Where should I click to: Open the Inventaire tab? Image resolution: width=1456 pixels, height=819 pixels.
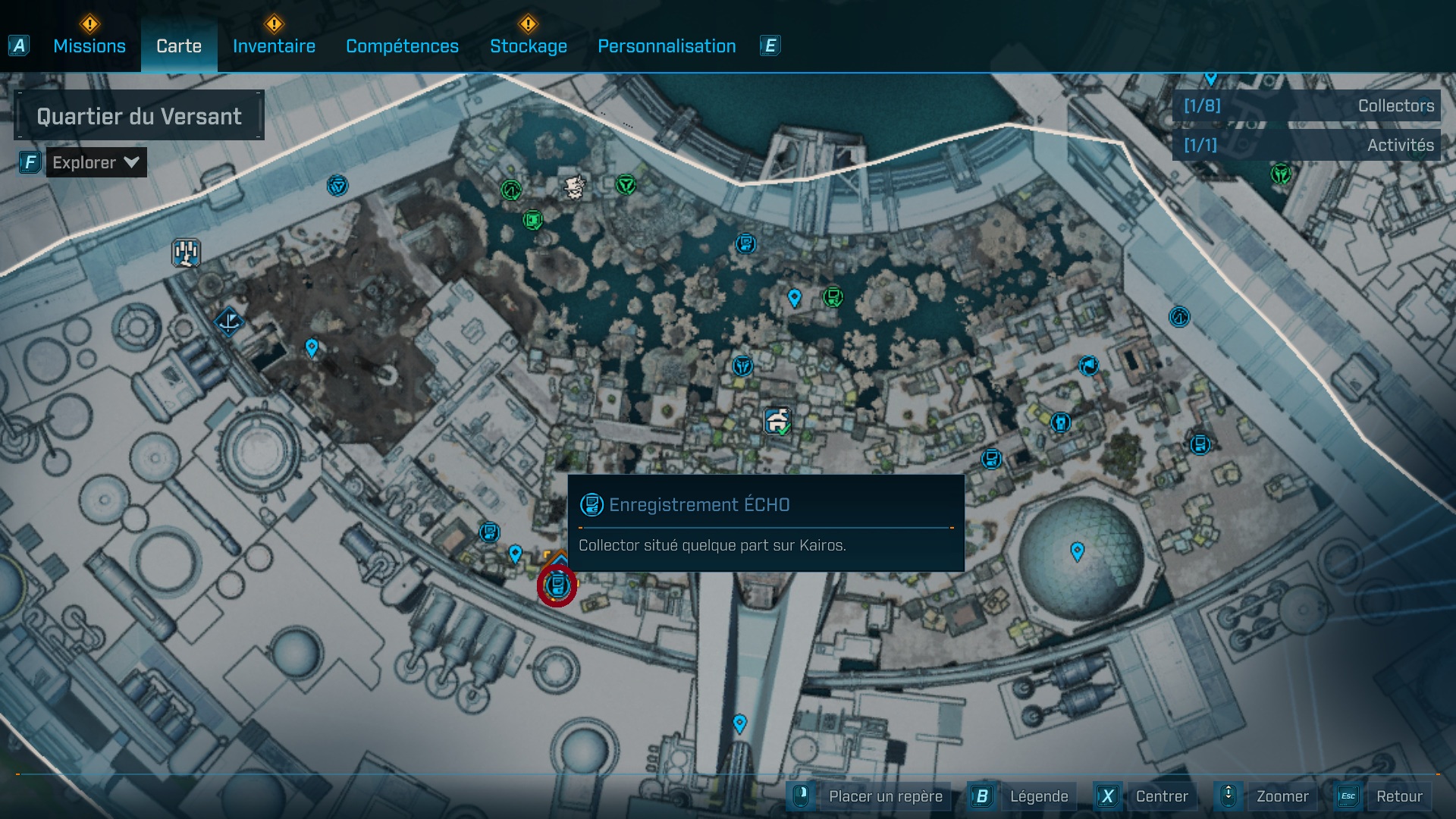274,45
